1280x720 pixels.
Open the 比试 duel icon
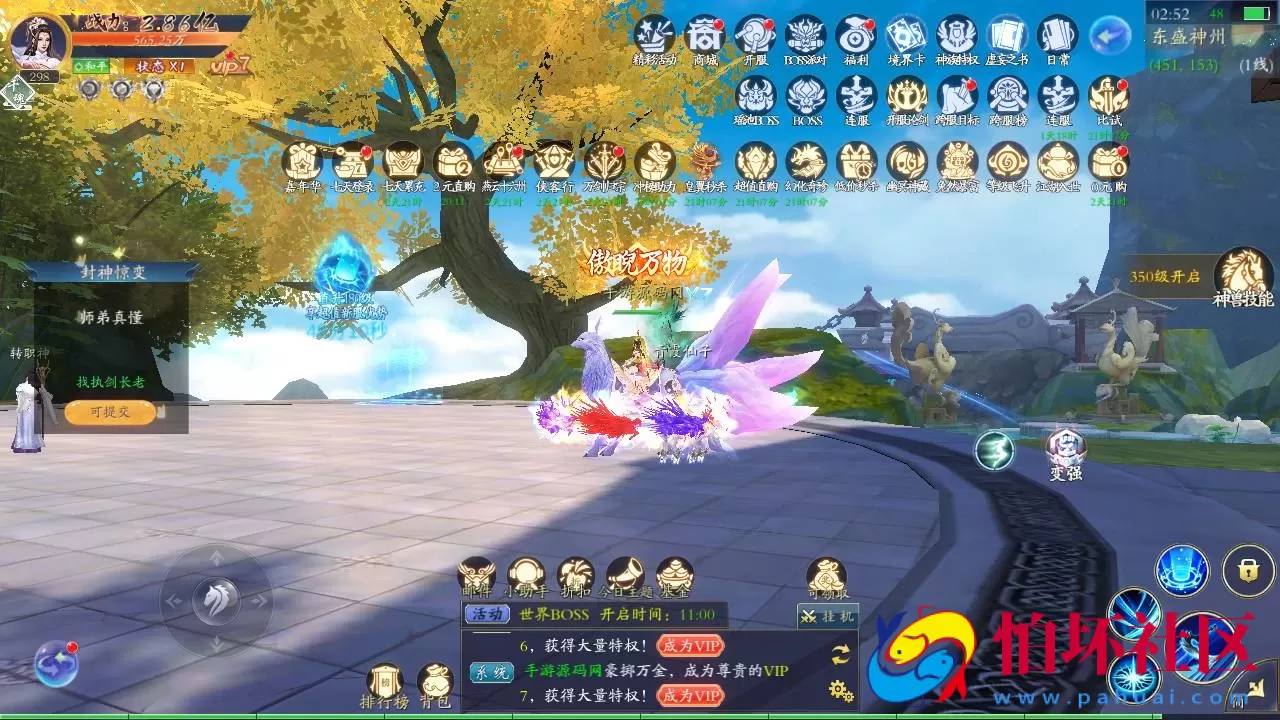[x=1109, y=97]
